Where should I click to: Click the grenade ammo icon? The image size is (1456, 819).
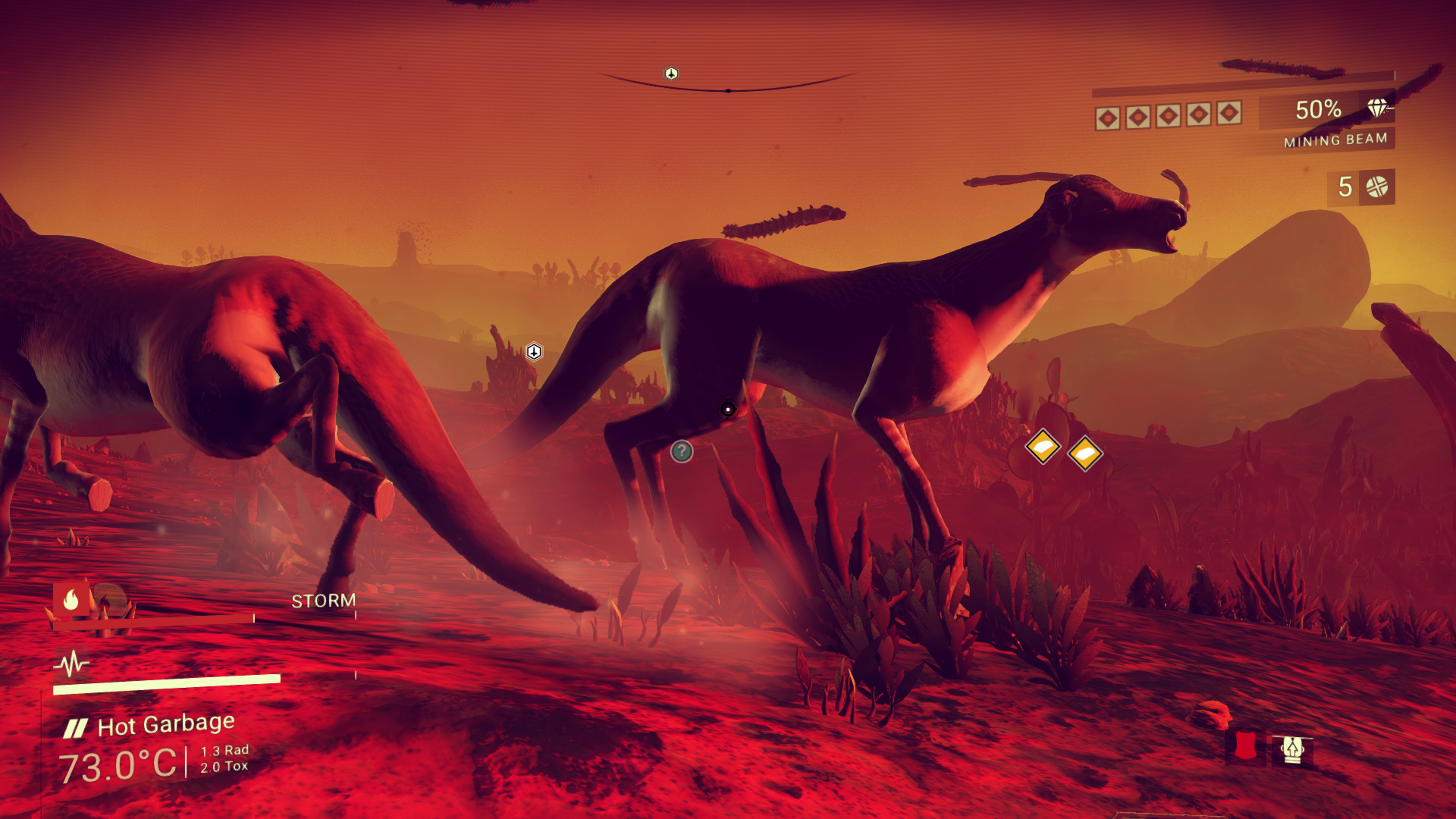(1376, 187)
